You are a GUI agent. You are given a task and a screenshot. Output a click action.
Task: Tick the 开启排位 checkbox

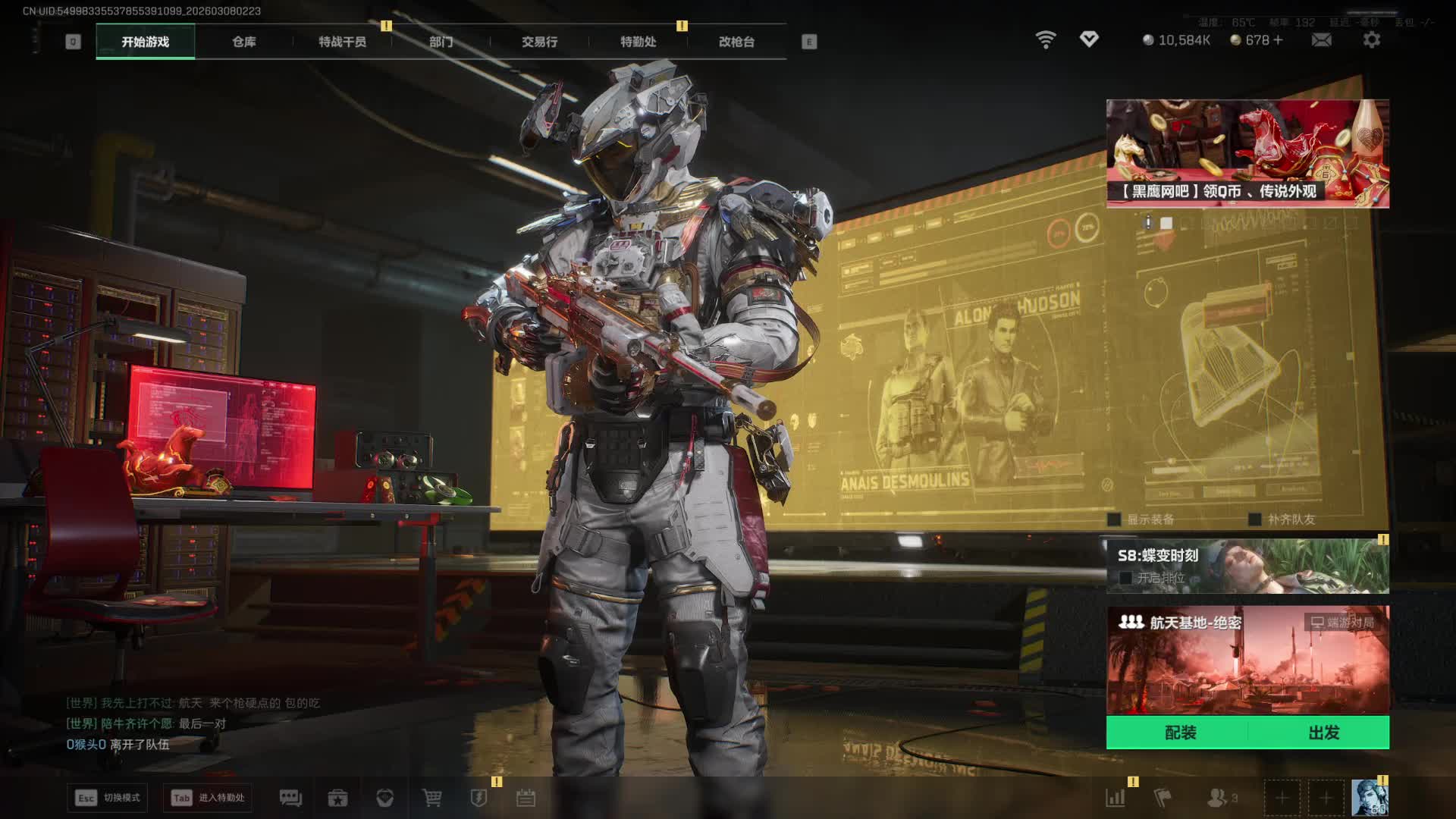[1126, 578]
